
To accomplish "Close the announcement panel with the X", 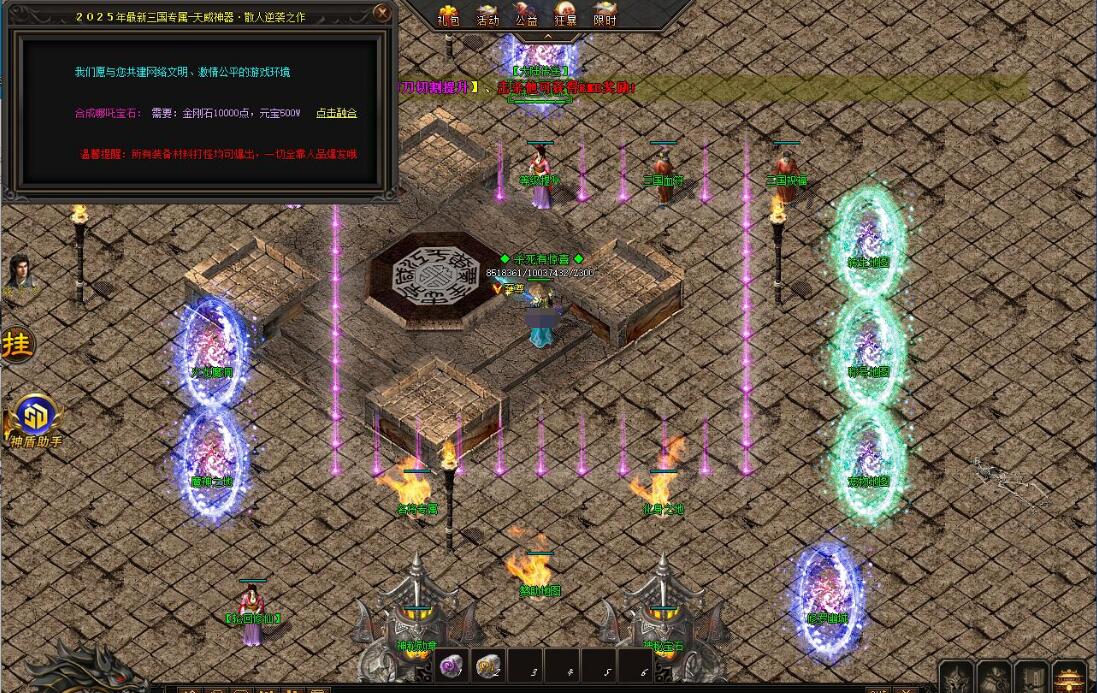I will [382, 13].
